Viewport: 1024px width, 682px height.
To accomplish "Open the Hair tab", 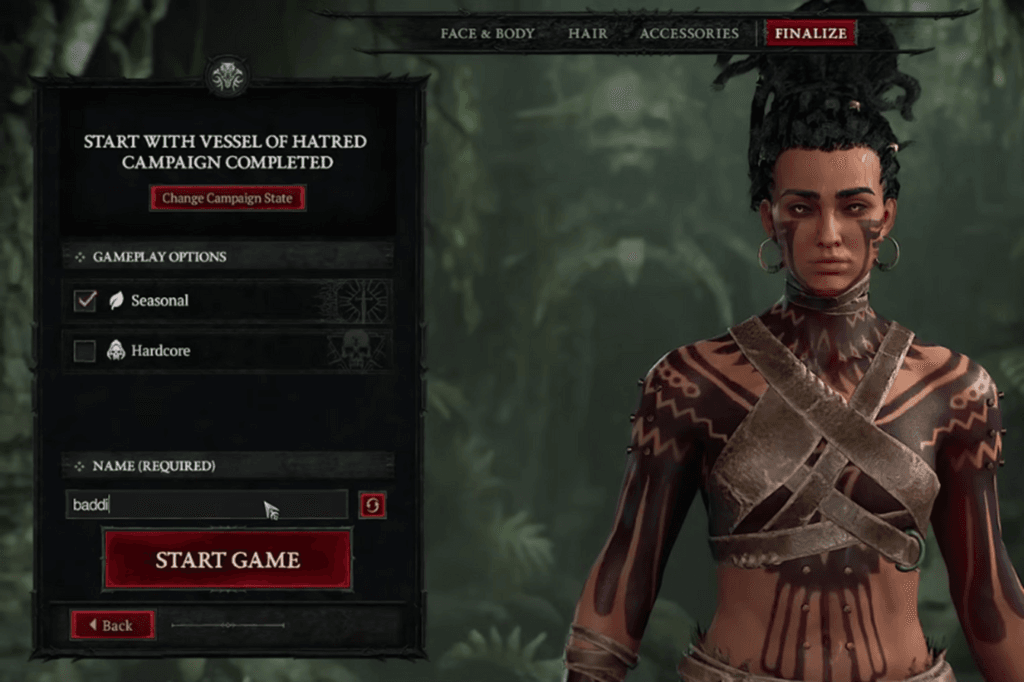I will click(x=587, y=33).
